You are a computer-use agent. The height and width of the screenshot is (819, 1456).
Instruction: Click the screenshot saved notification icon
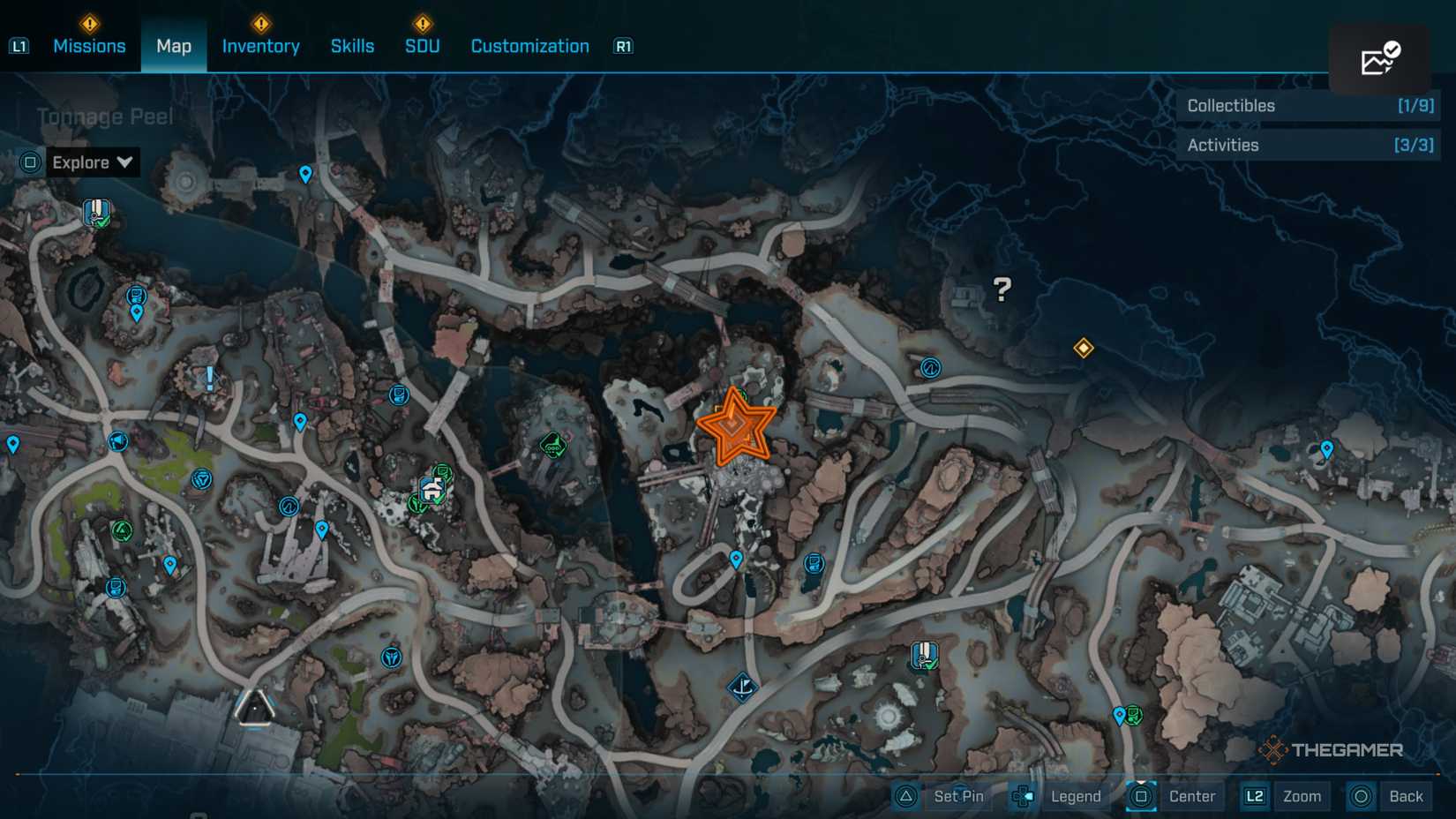click(x=1380, y=59)
